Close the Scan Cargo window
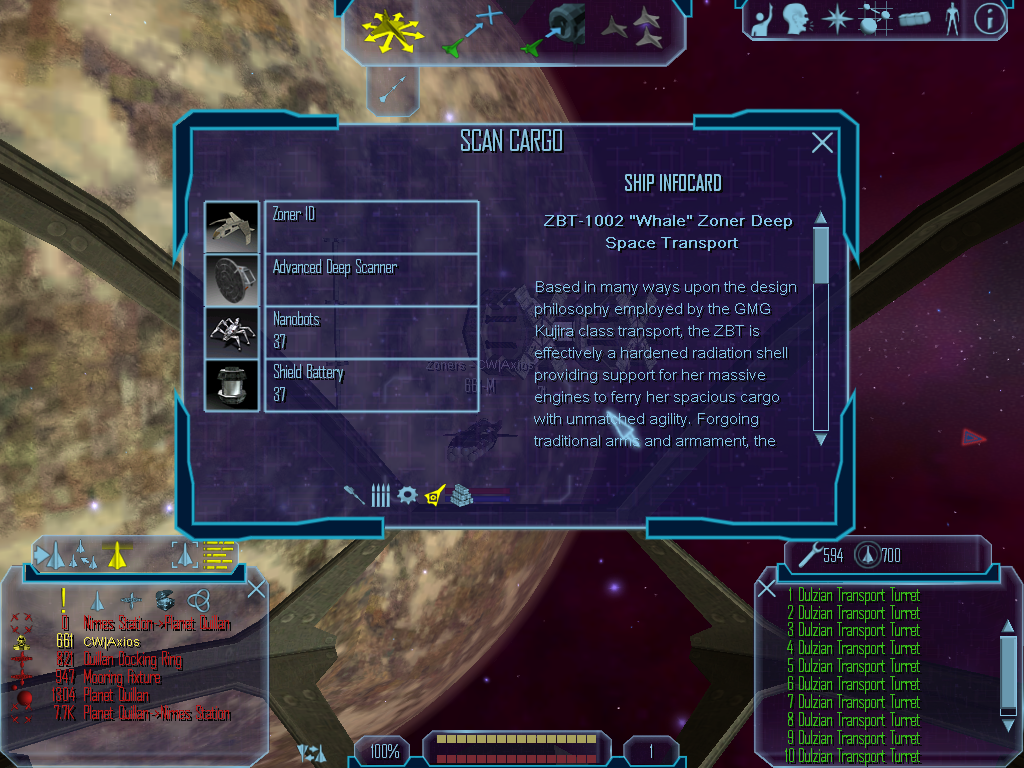This screenshot has height=768, width=1024. 822,143
